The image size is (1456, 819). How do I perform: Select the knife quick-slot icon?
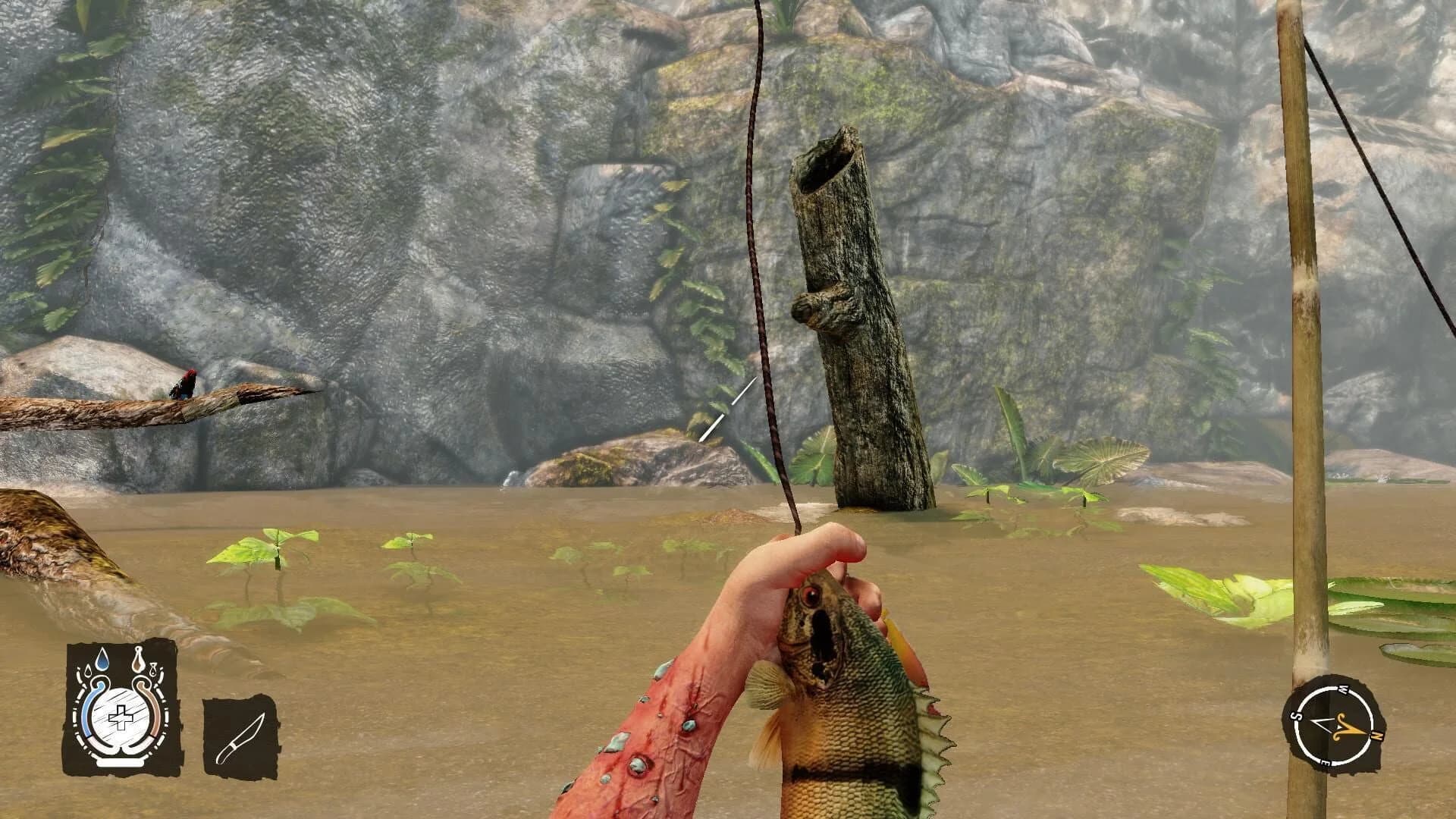(x=243, y=736)
